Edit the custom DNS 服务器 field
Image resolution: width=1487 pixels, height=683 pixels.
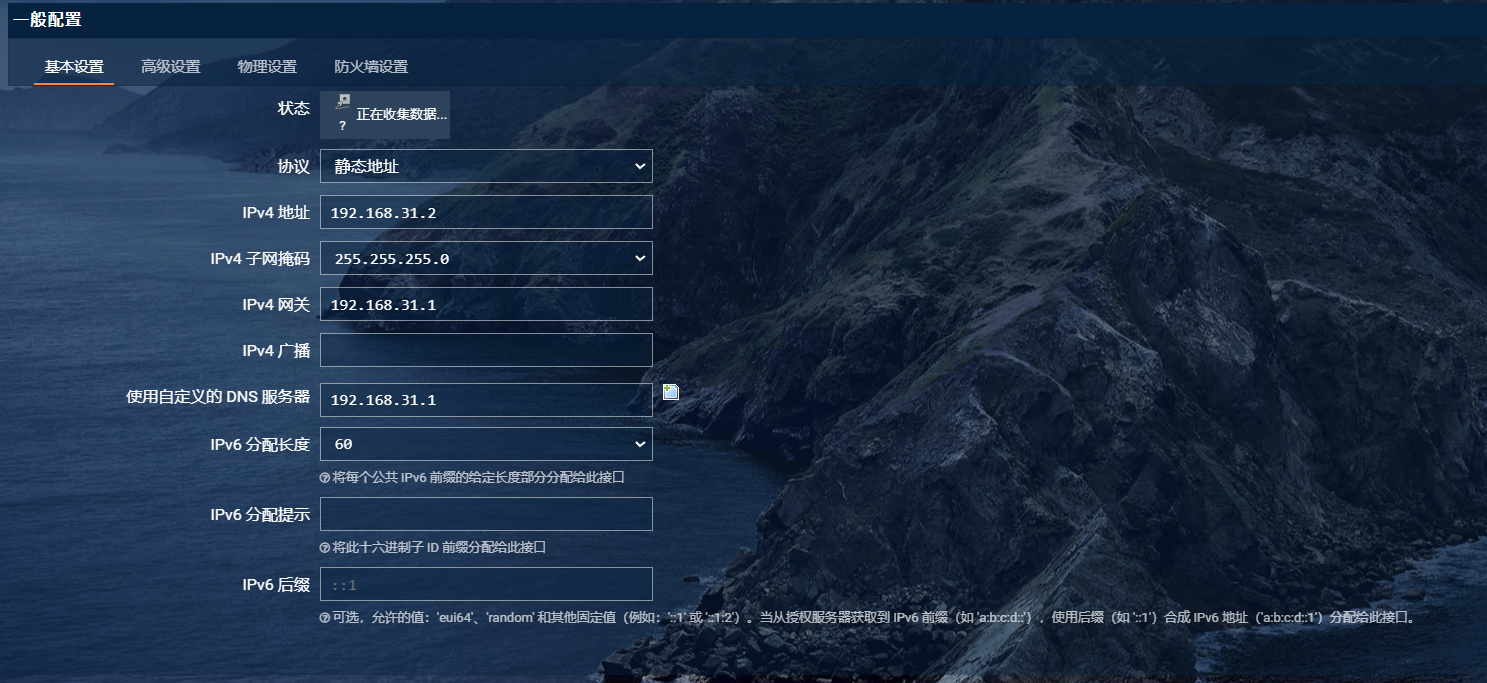486,400
